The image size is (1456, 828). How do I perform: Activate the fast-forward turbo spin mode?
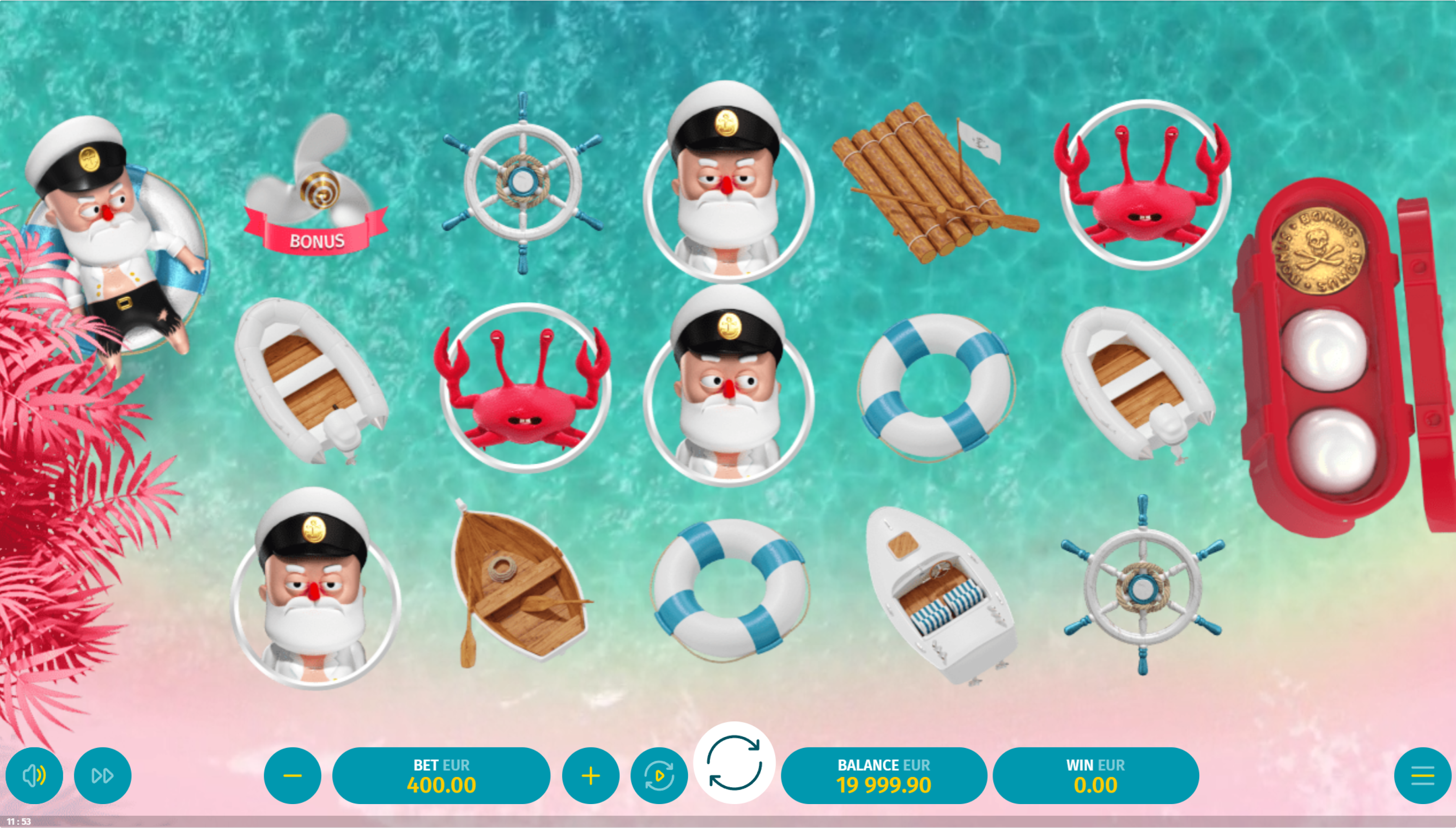pos(102,776)
